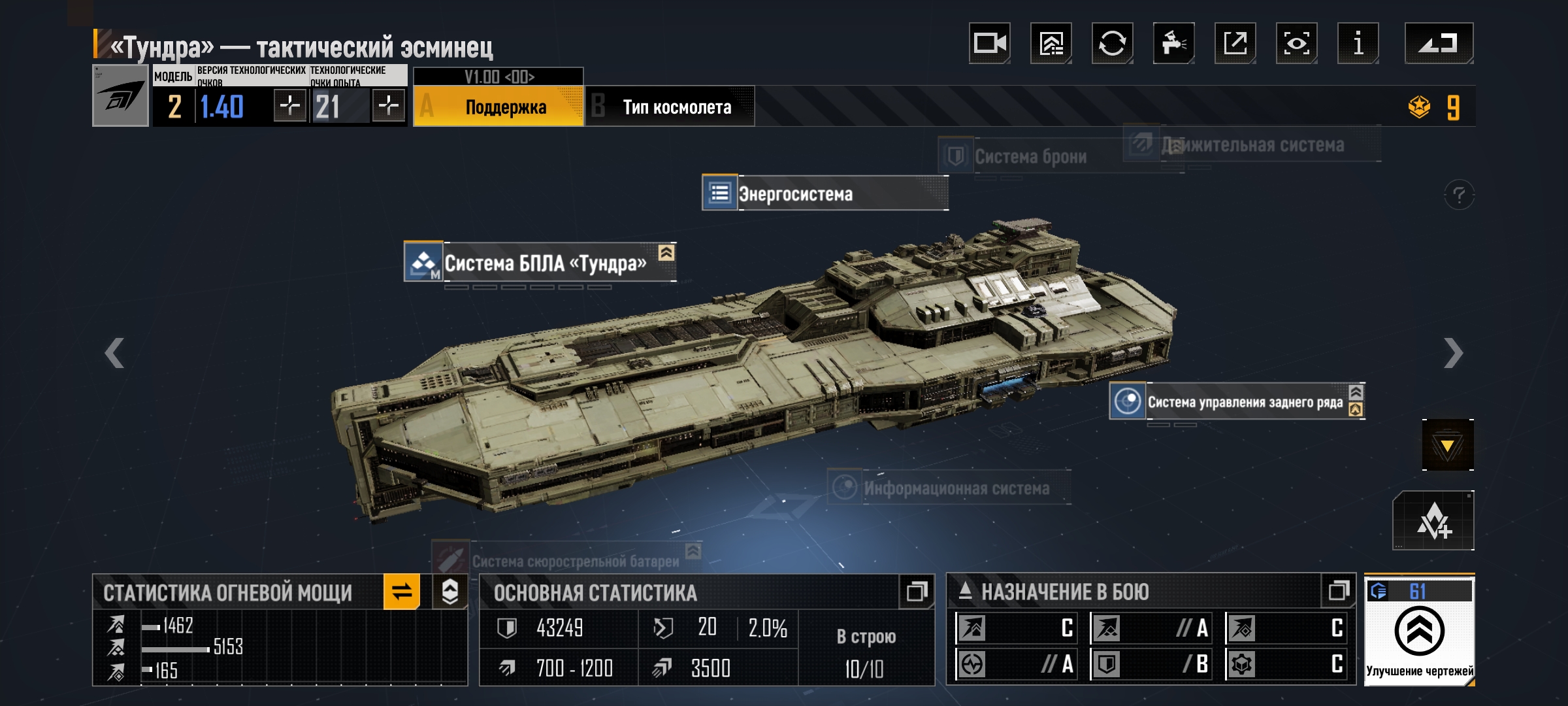Expand the Назначение в бою panel
Screen dimensions: 1568x706
(x=1338, y=591)
